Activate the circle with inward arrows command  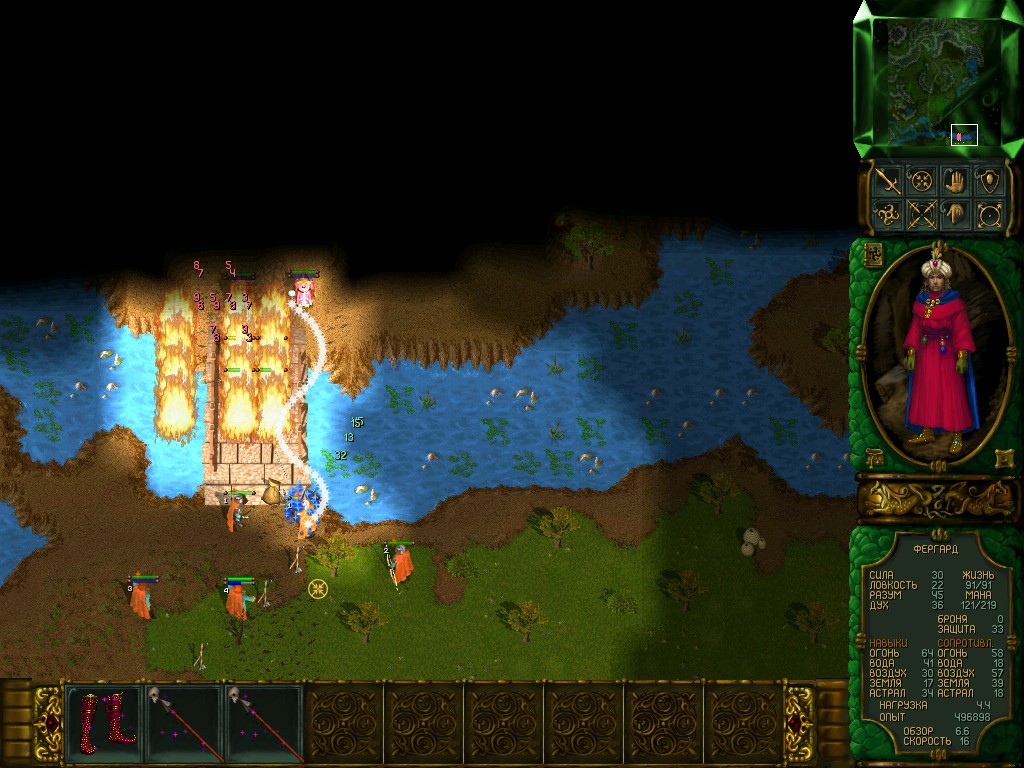(x=922, y=181)
